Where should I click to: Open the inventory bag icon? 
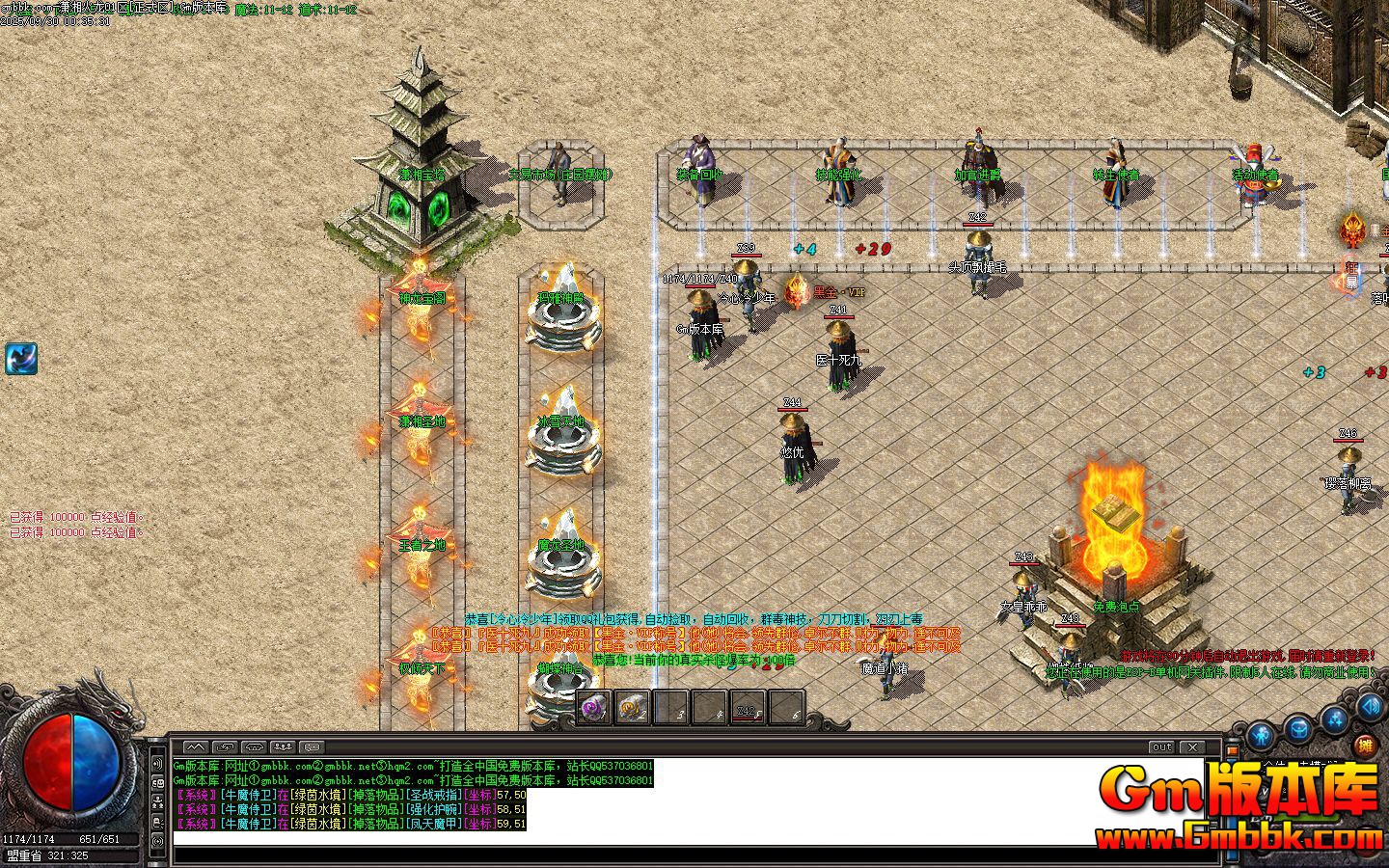(x=1298, y=728)
